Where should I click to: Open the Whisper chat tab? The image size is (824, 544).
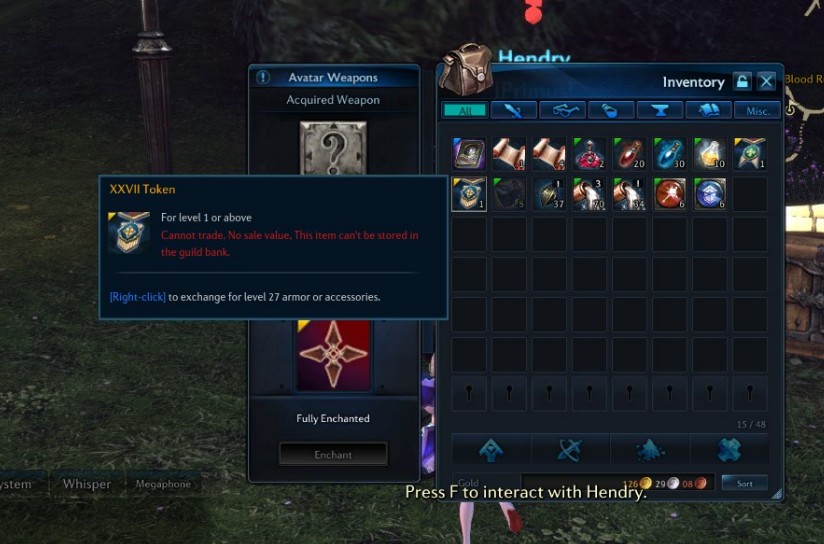coord(87,484)
